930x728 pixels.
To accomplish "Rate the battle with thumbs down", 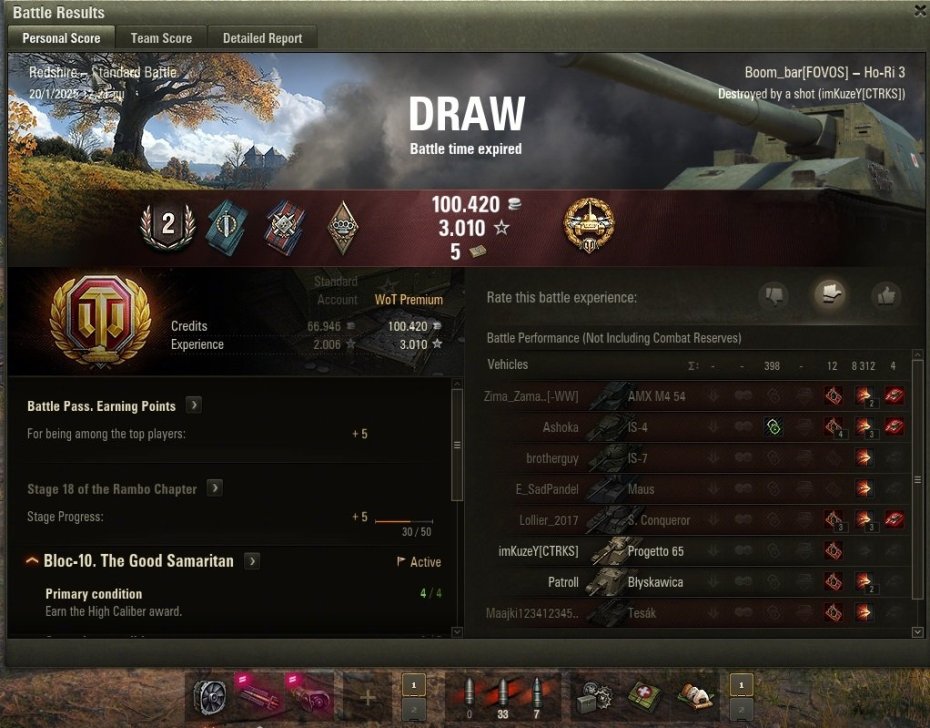I will [x=773, y=296].
